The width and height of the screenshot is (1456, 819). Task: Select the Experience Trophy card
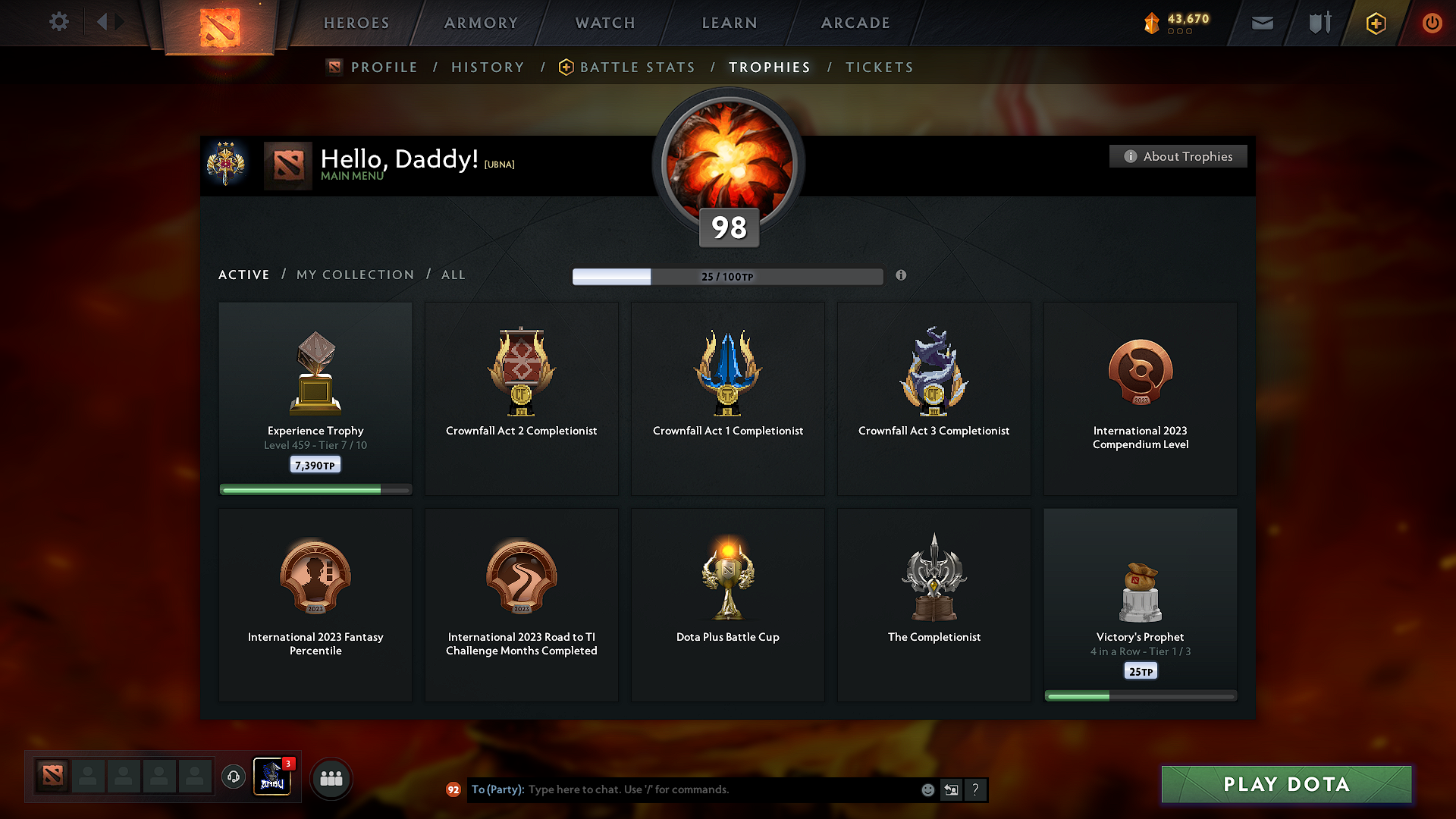click(315, 398)
